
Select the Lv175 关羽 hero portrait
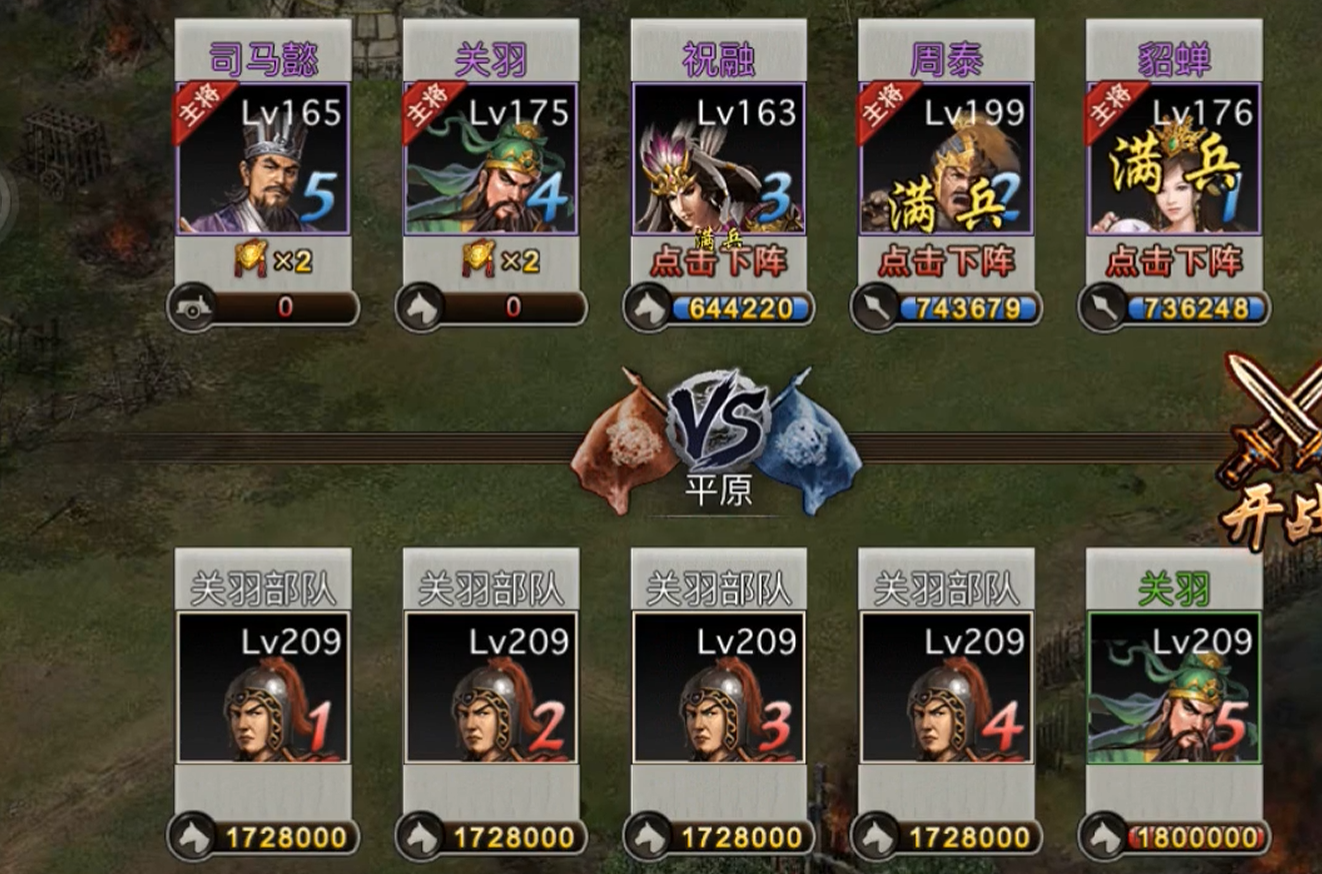point(490,160)
